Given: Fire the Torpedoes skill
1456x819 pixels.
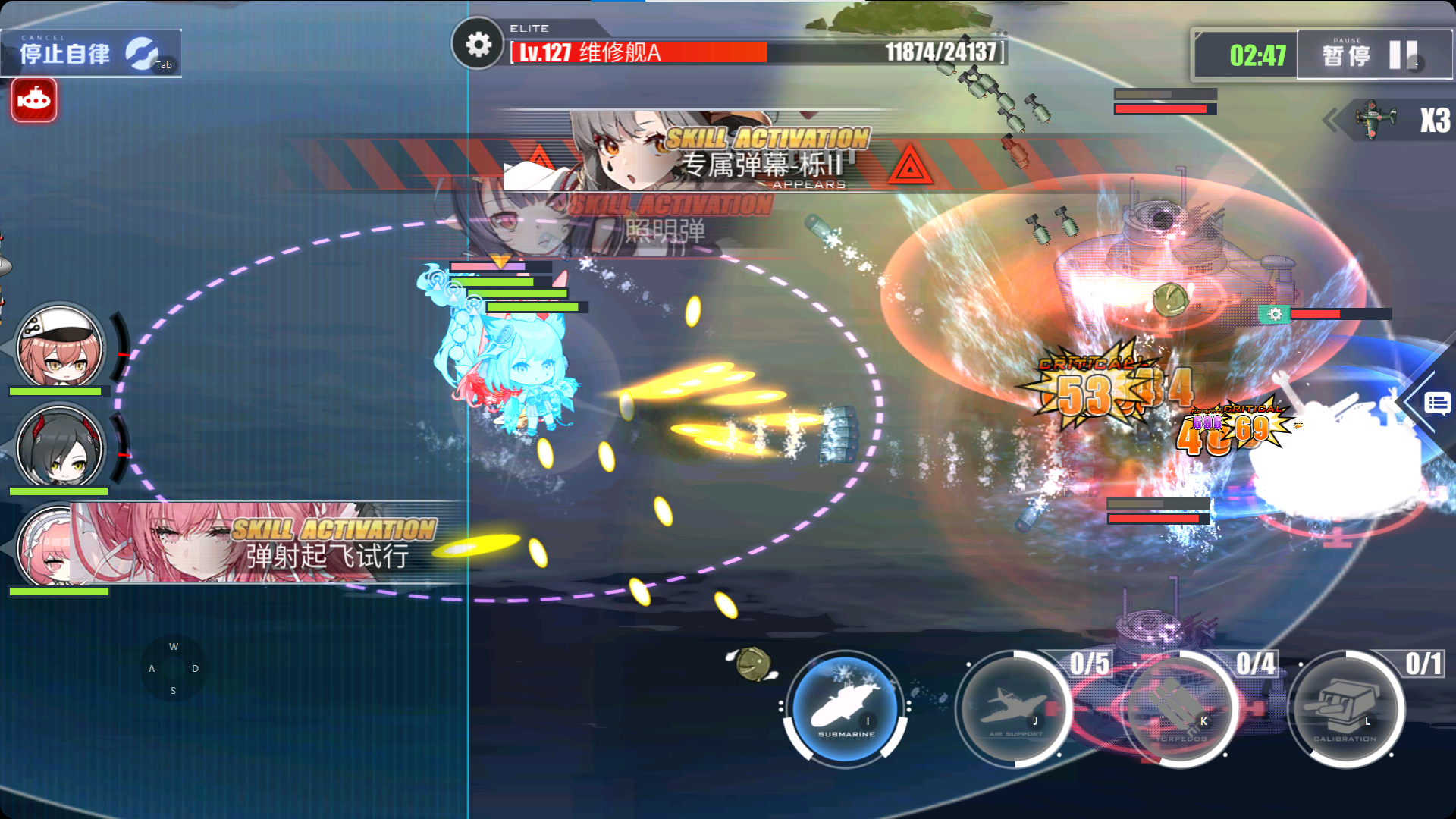Looking at the screenshot, I should [x=1180, y=709].
